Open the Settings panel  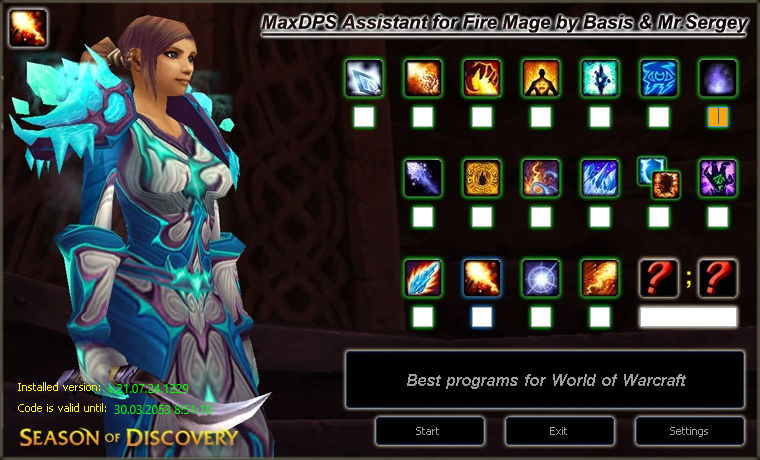pos(689,431)
